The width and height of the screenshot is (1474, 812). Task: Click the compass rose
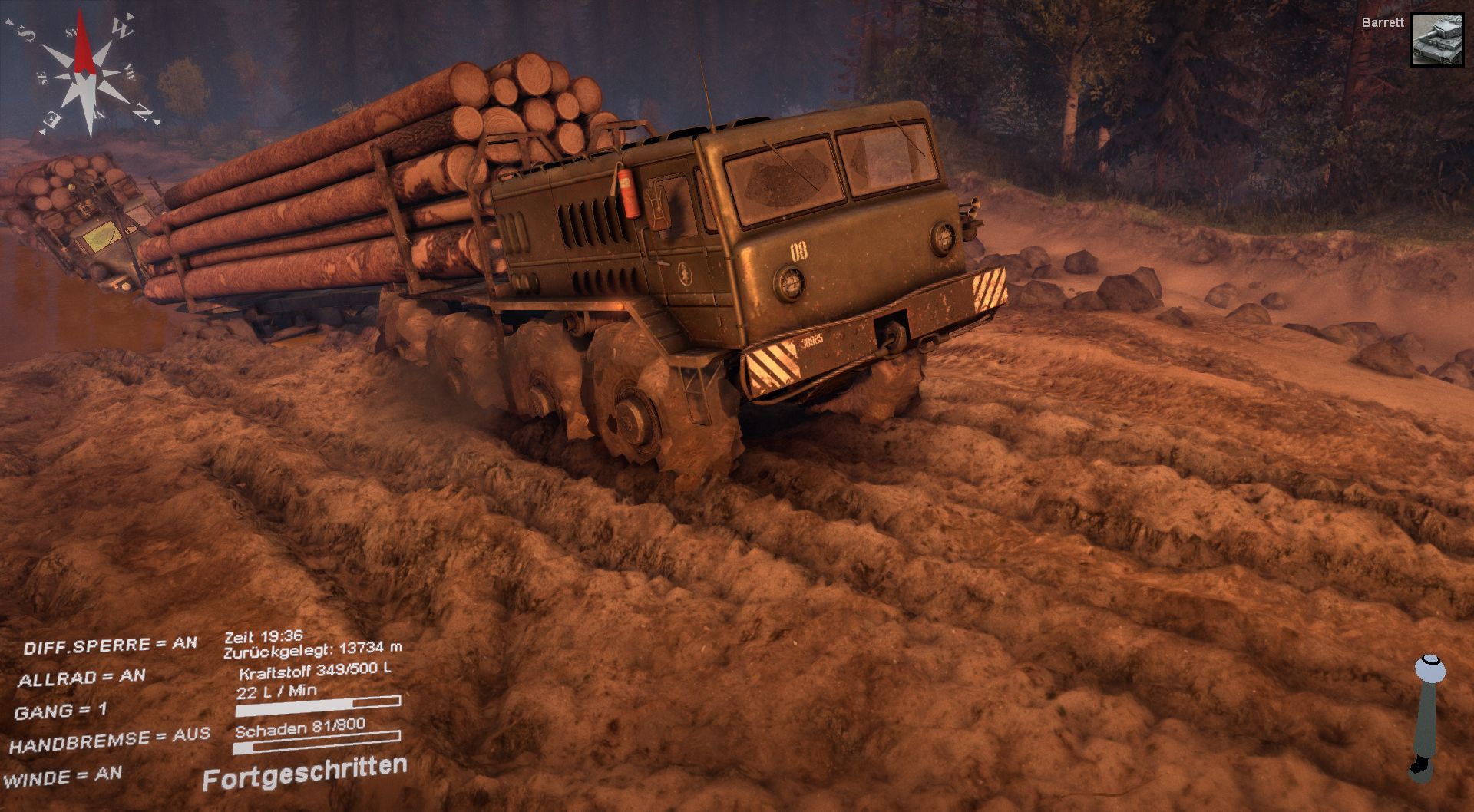[85, 75]
